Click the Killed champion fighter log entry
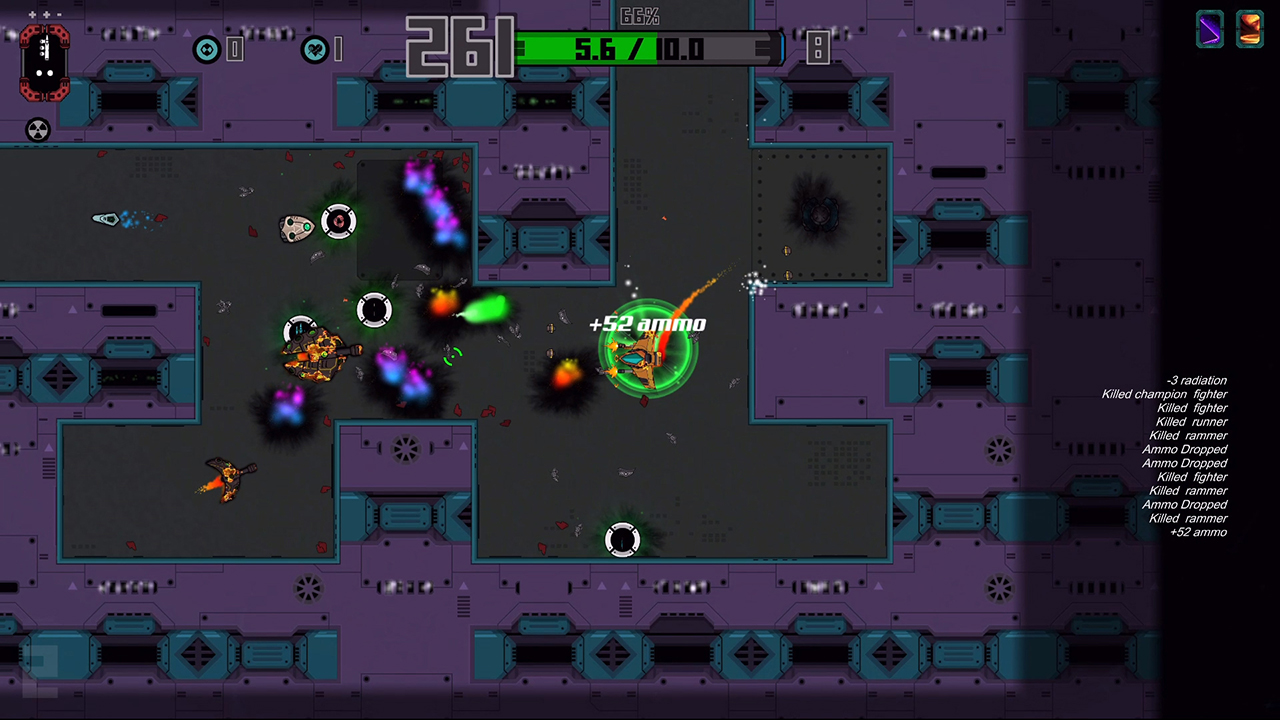This screenshot has width=1280, height=720. [1163, 394]
